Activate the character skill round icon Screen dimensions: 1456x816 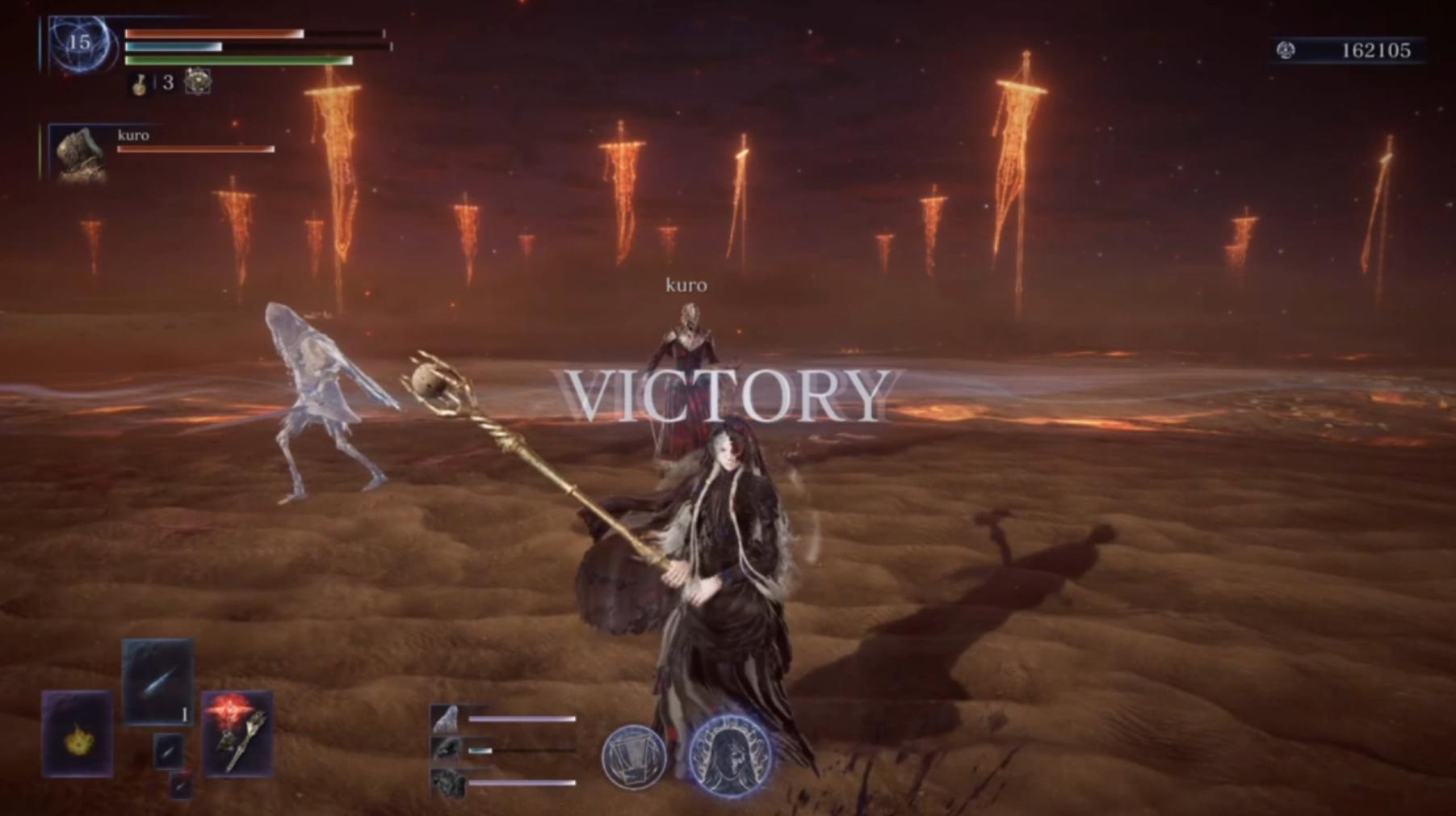[634, 757]
